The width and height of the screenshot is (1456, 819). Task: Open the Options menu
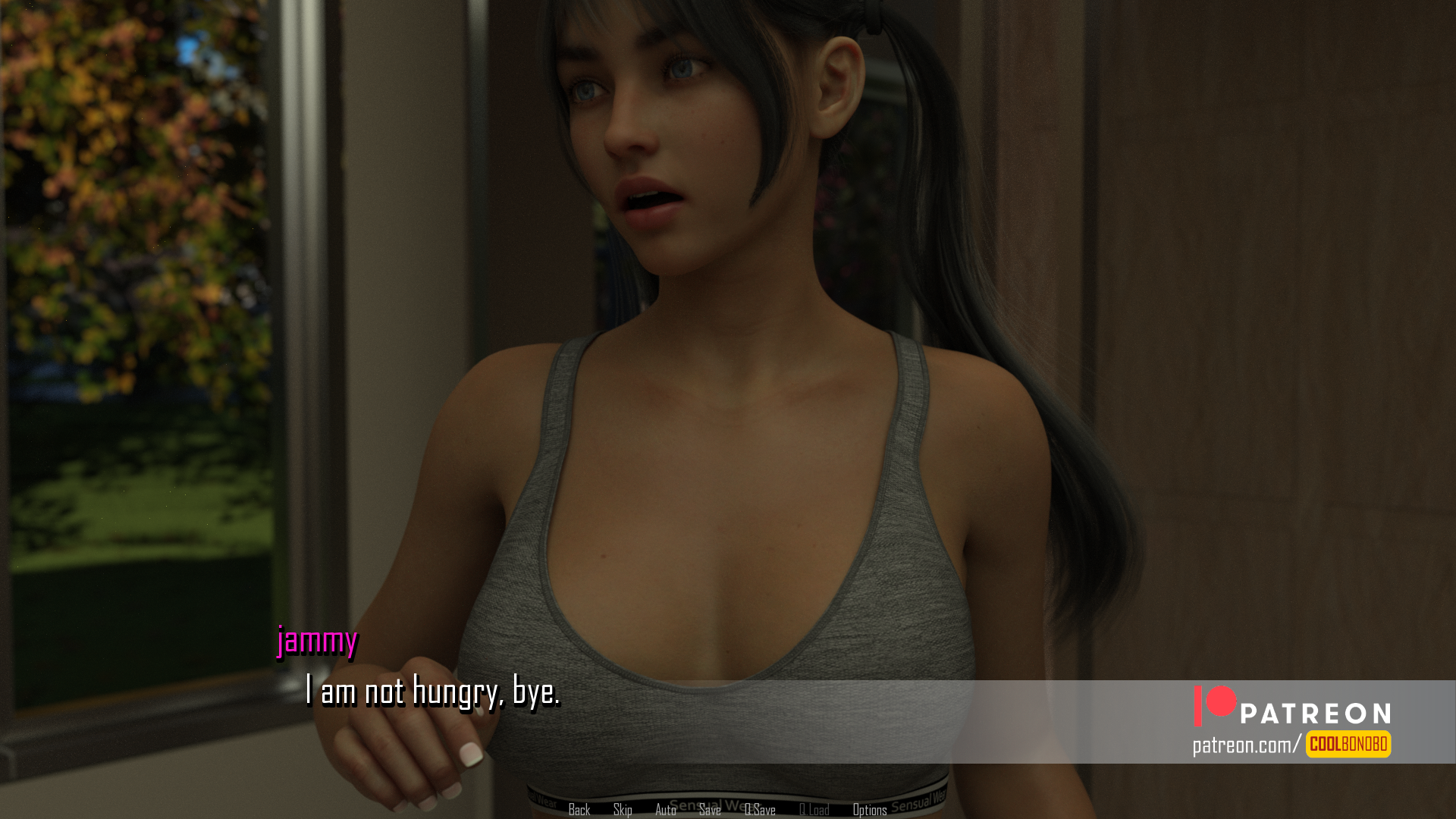click(x=869, y=810)
